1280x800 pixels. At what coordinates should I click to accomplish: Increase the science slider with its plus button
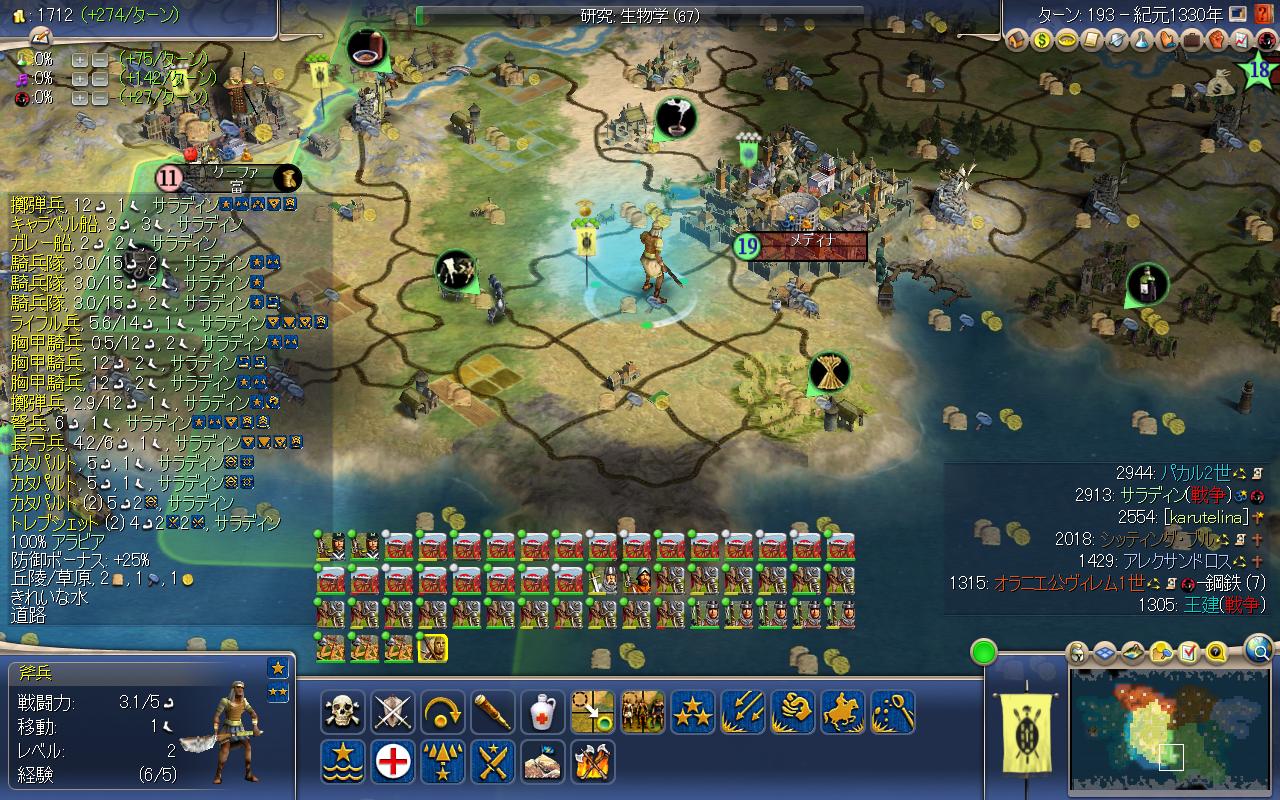click(x=80, y=60)
